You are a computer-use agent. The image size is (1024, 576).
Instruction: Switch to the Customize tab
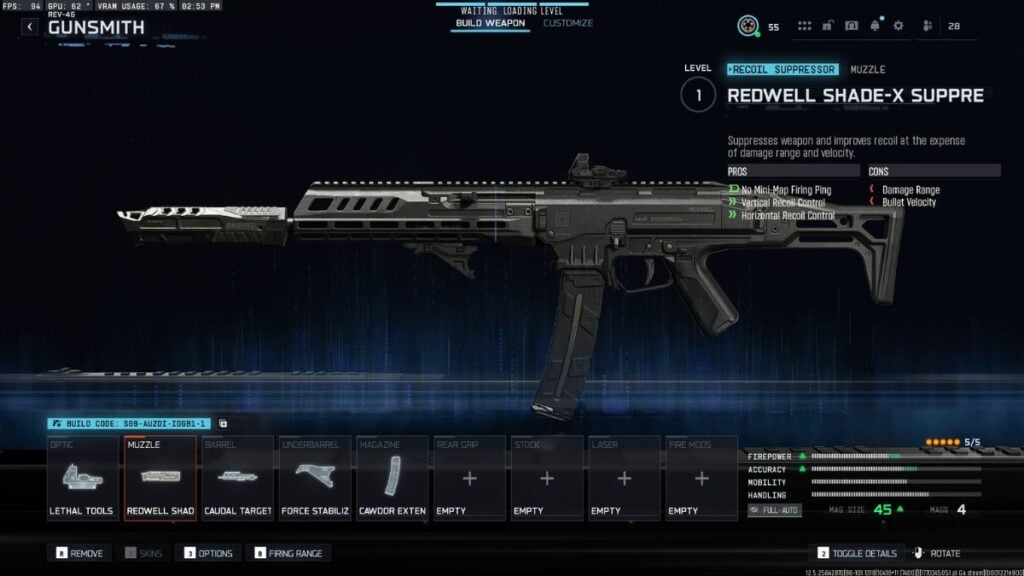568,23
